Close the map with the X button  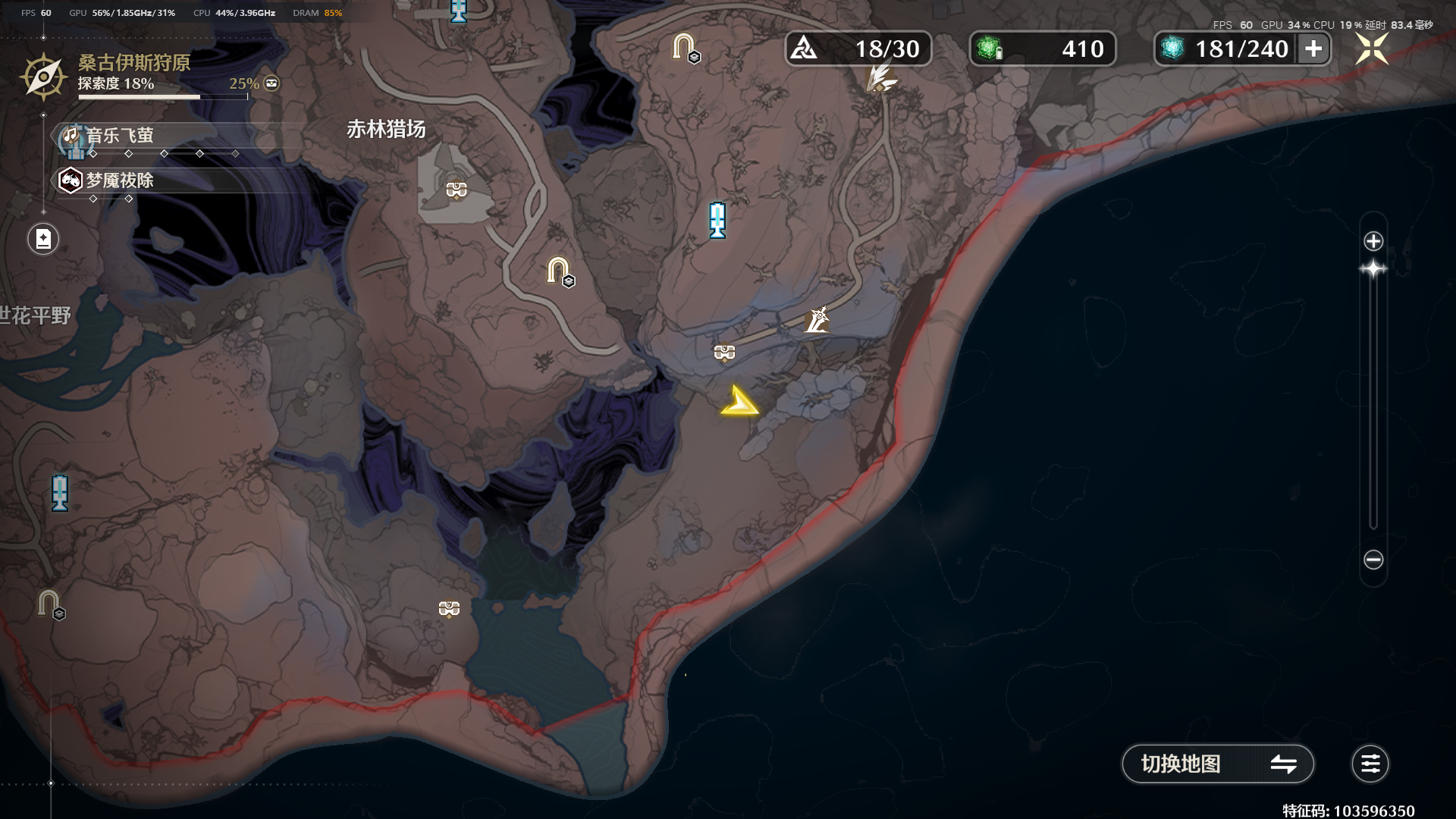(x=1372, y=49)
